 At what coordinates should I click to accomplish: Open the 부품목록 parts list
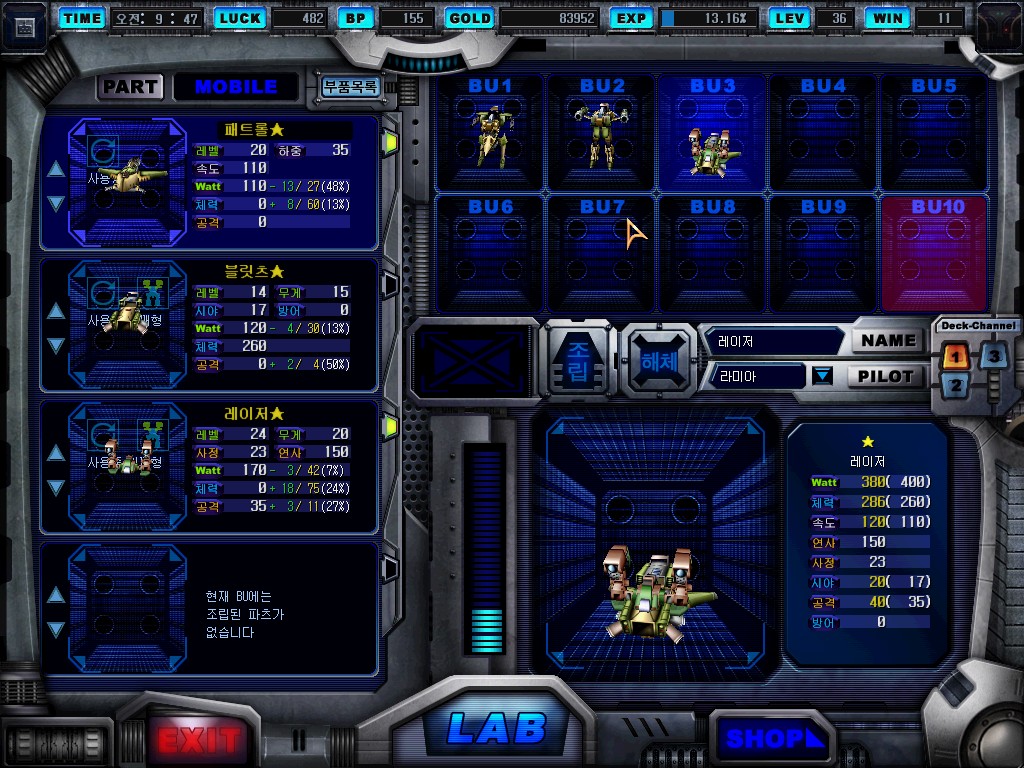coord(349,86)
